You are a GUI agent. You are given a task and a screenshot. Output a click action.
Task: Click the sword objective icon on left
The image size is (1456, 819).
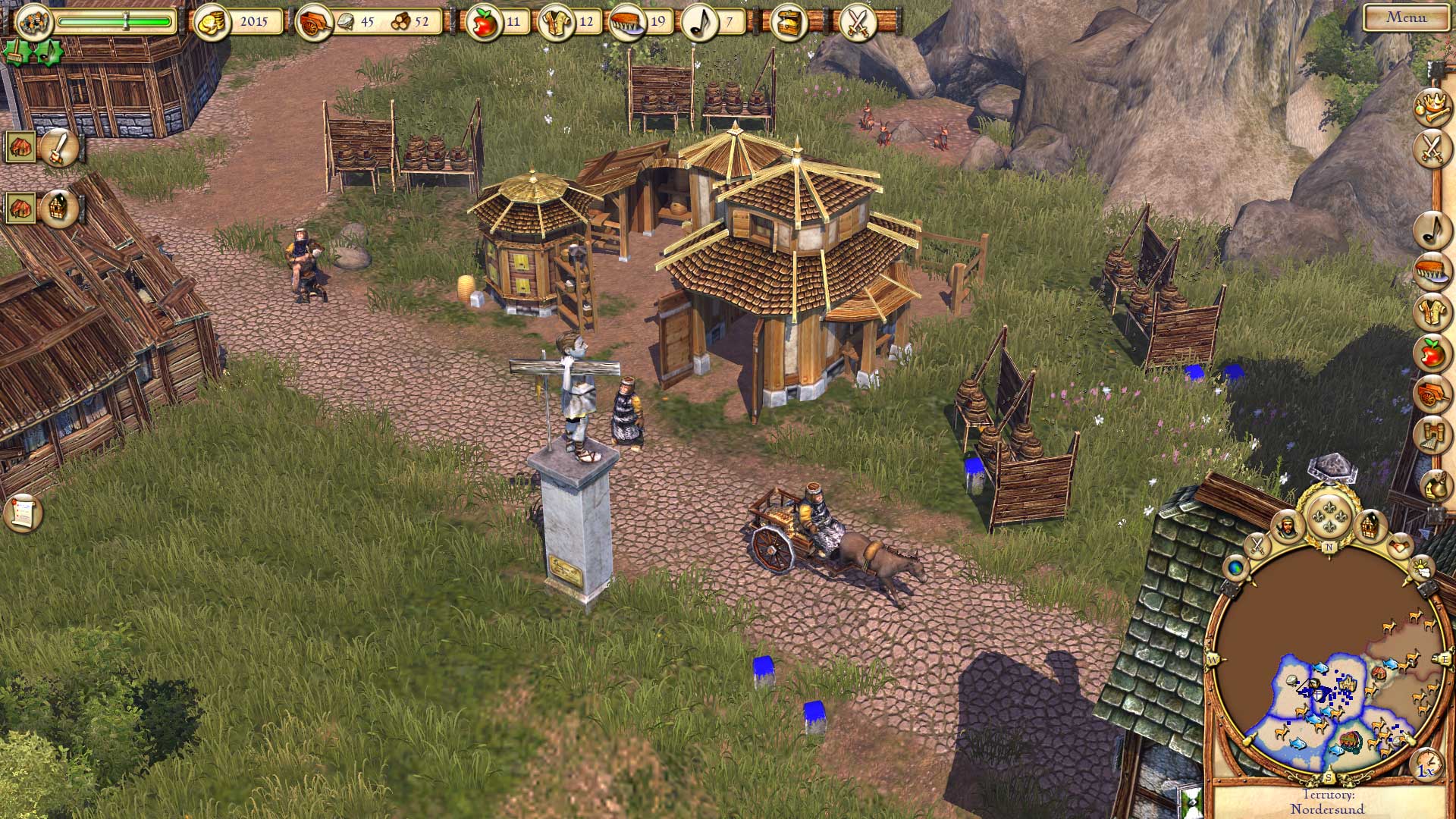[x=58, y=148]
